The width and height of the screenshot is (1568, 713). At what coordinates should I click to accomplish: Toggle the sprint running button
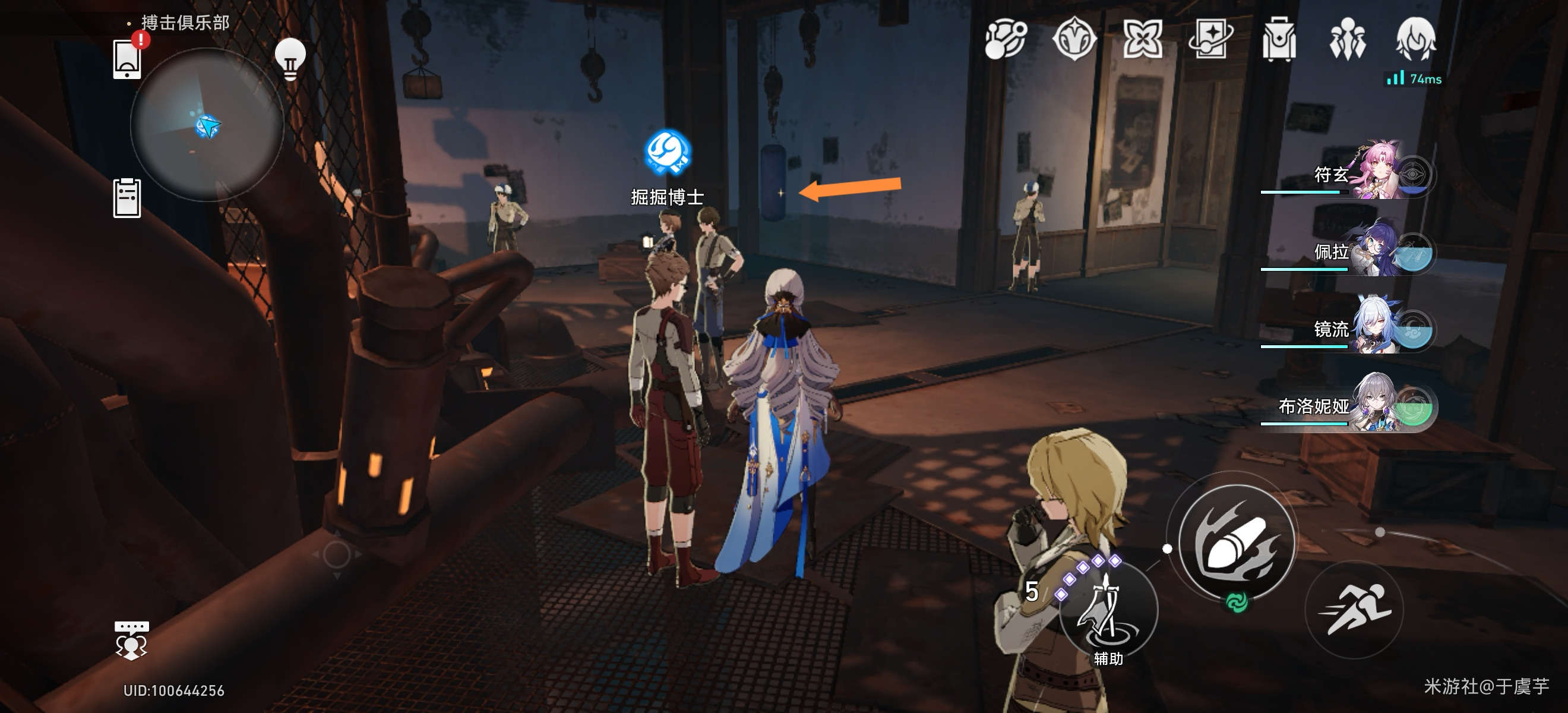[x=1354, y=609]
